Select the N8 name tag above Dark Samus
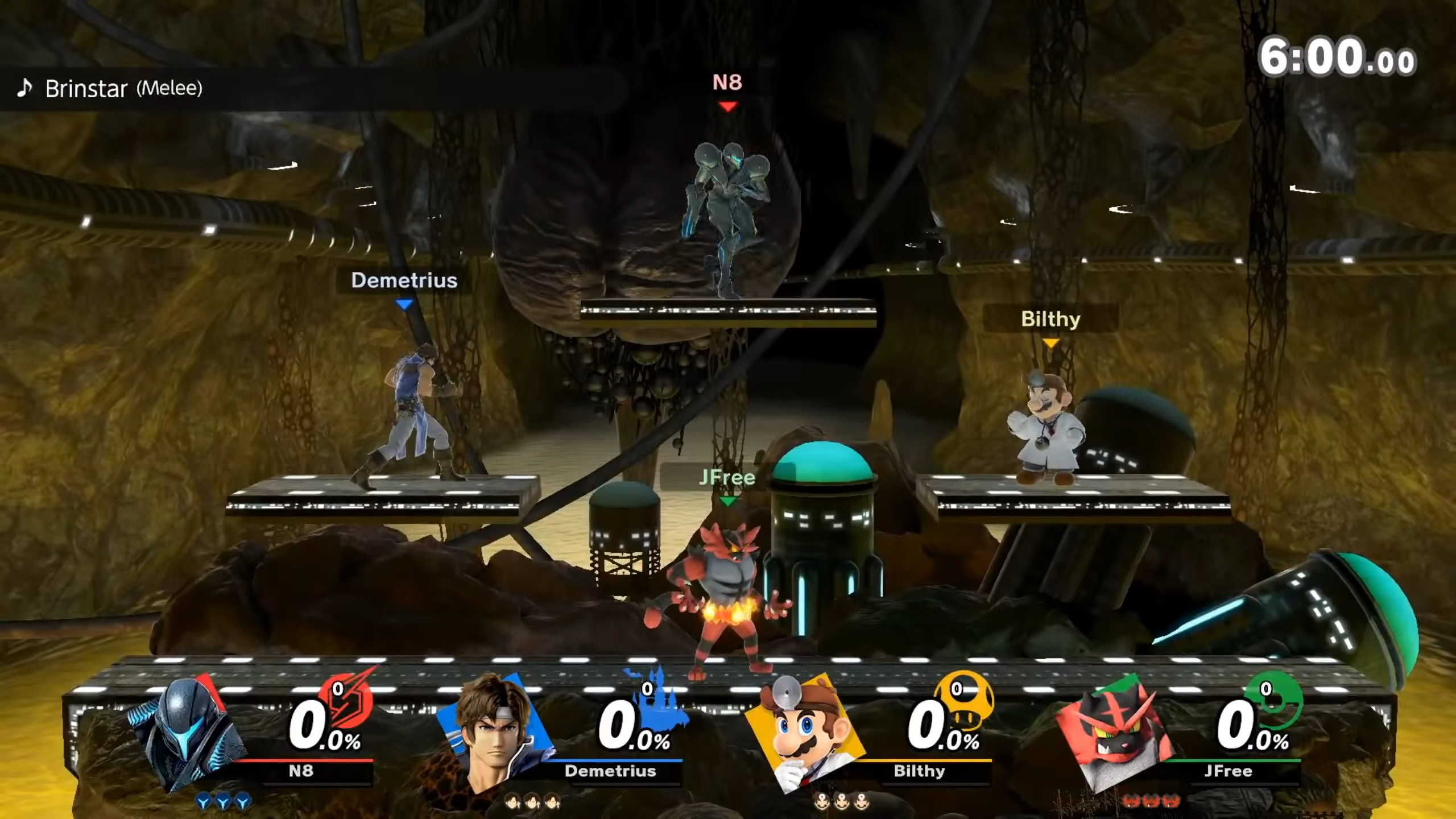1456x819 pixels. click(727, 83)
